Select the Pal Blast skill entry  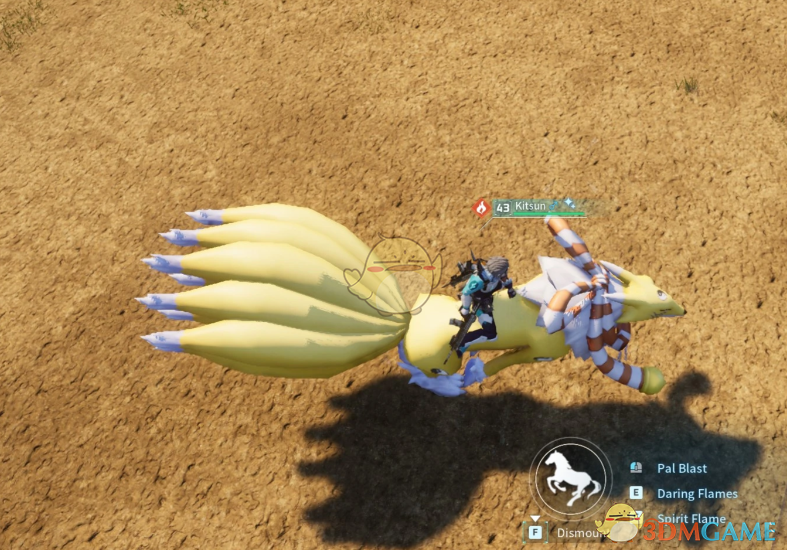click(x=681, y=468)
